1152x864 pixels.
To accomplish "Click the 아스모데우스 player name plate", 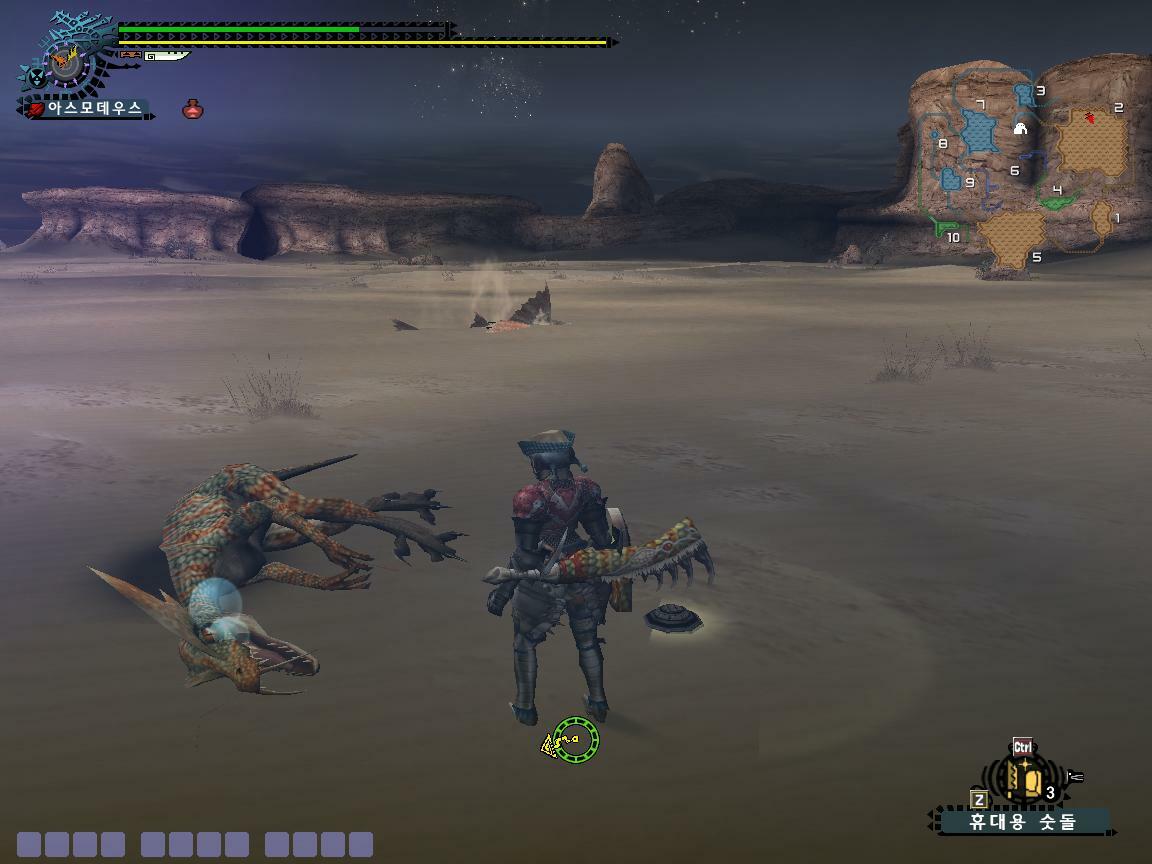I will (88, 108).
